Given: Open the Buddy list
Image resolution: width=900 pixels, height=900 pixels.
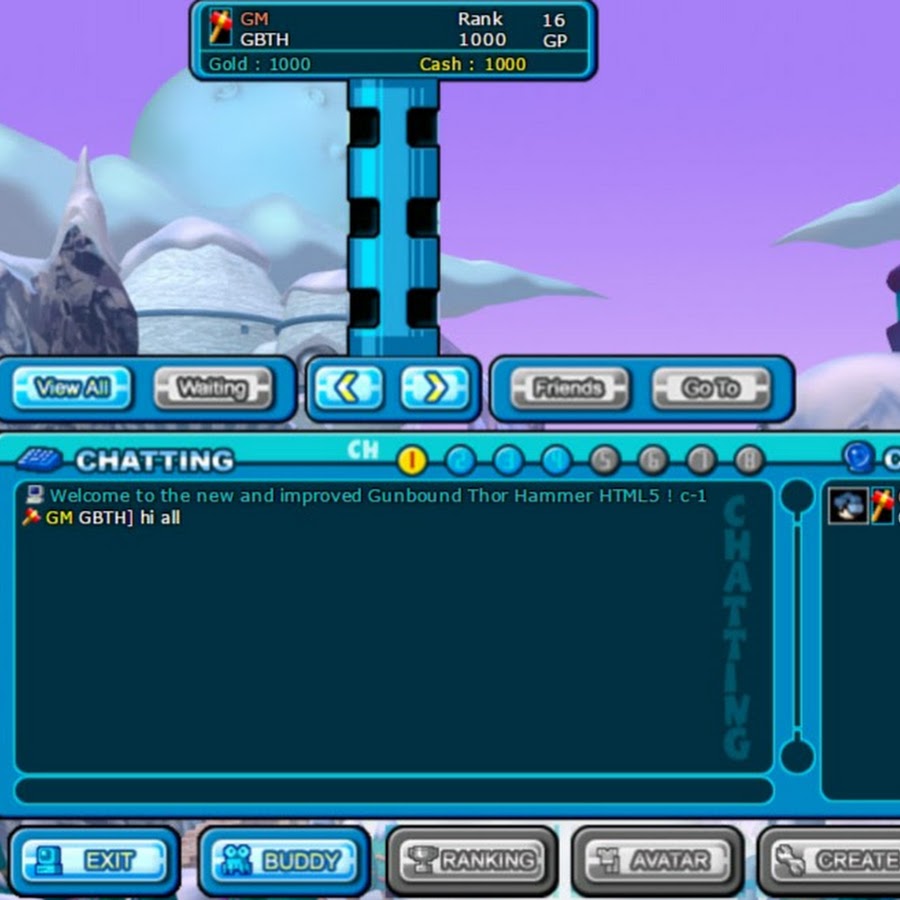Looking at the screenshot, I should click(284, 860).
